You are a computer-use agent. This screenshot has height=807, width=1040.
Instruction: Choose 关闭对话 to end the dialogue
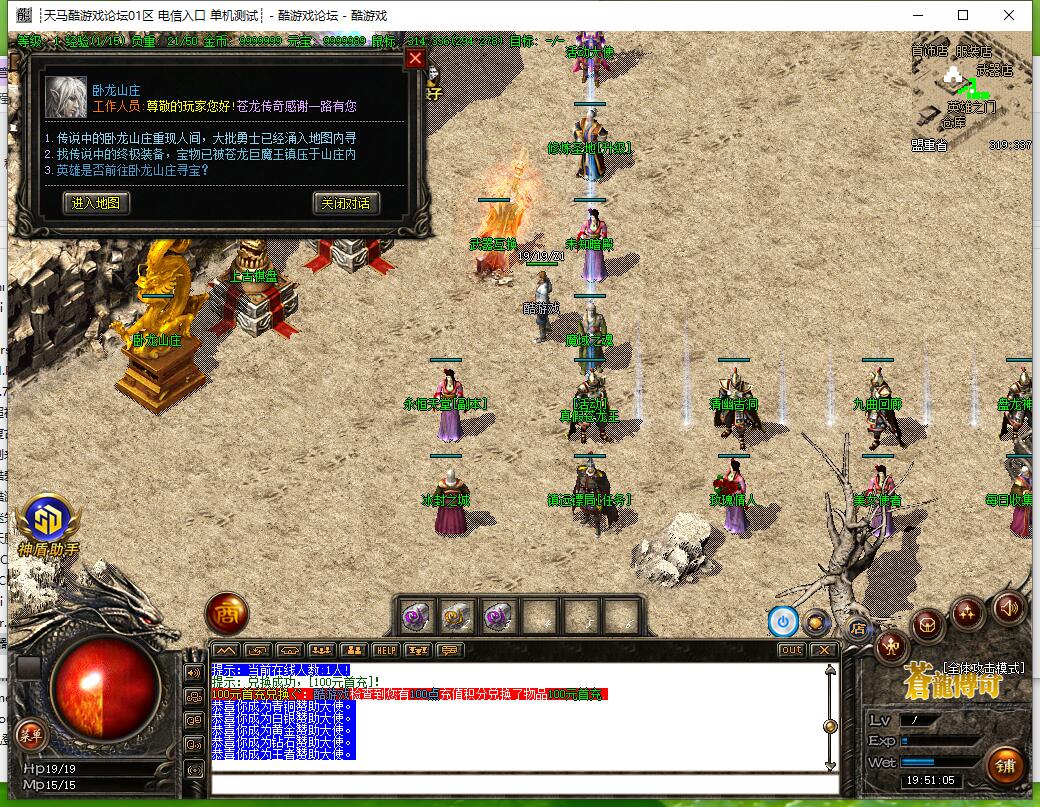pyautogui.click(x=346, y=203)
